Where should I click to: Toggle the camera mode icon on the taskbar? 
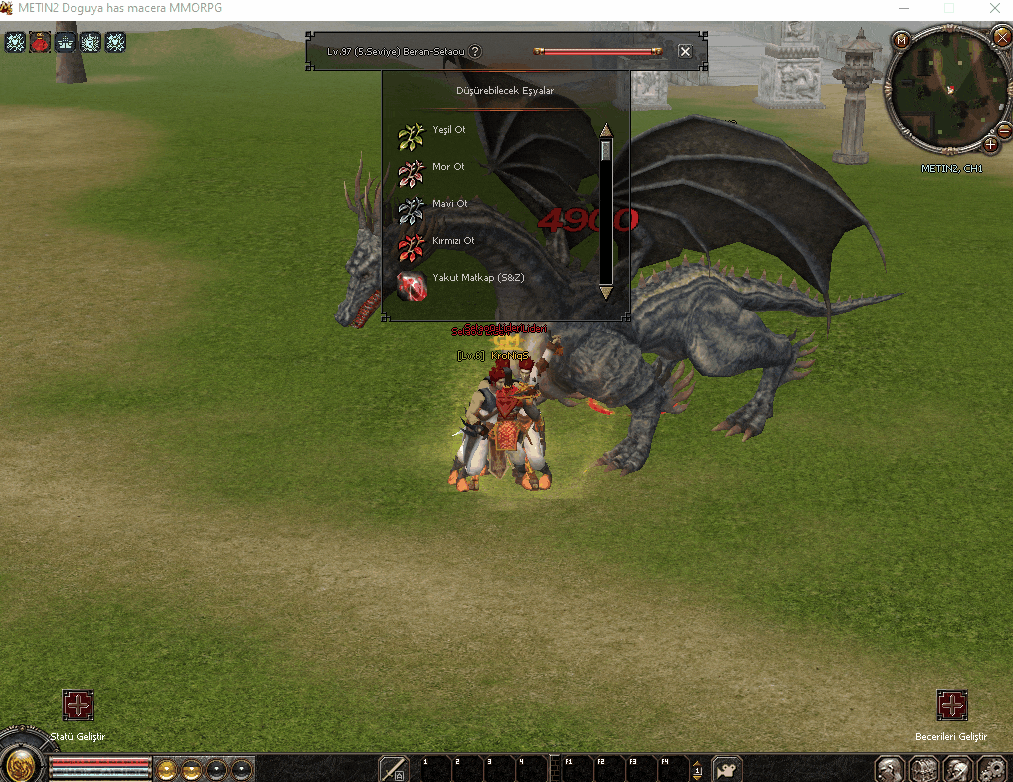(x=726, y=768)
